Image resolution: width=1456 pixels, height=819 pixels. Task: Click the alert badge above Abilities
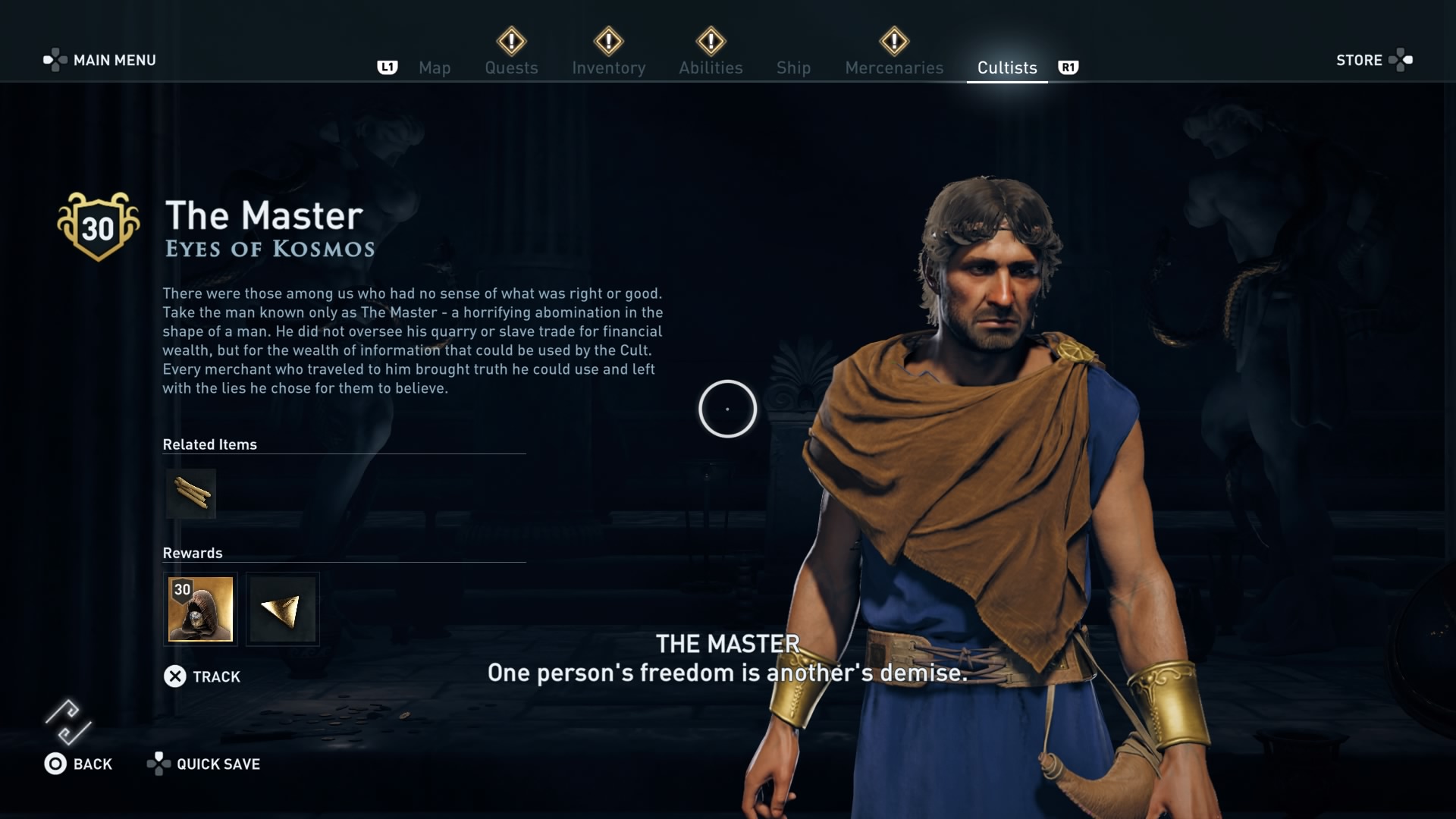click(x=711, y=42)
